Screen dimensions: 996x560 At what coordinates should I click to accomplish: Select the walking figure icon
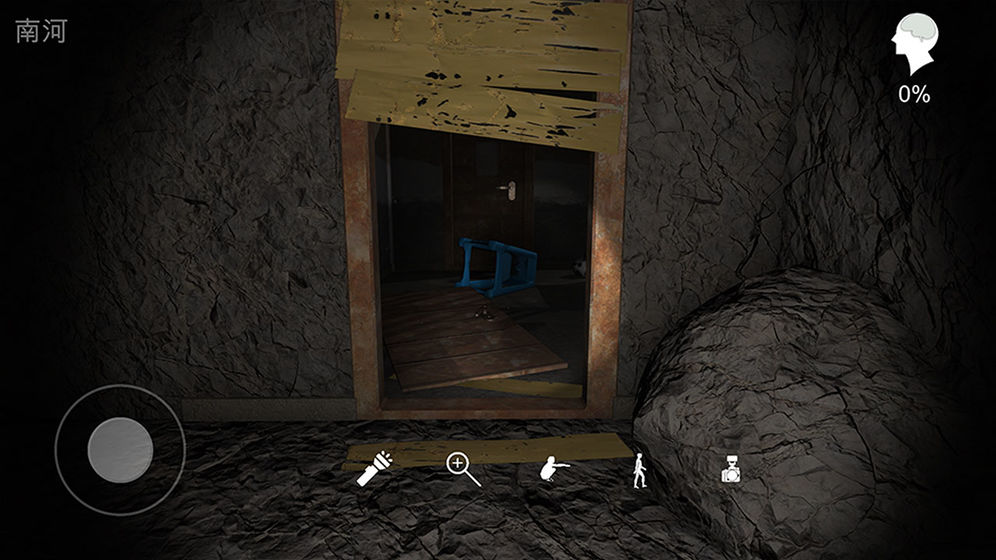[638, 470]
